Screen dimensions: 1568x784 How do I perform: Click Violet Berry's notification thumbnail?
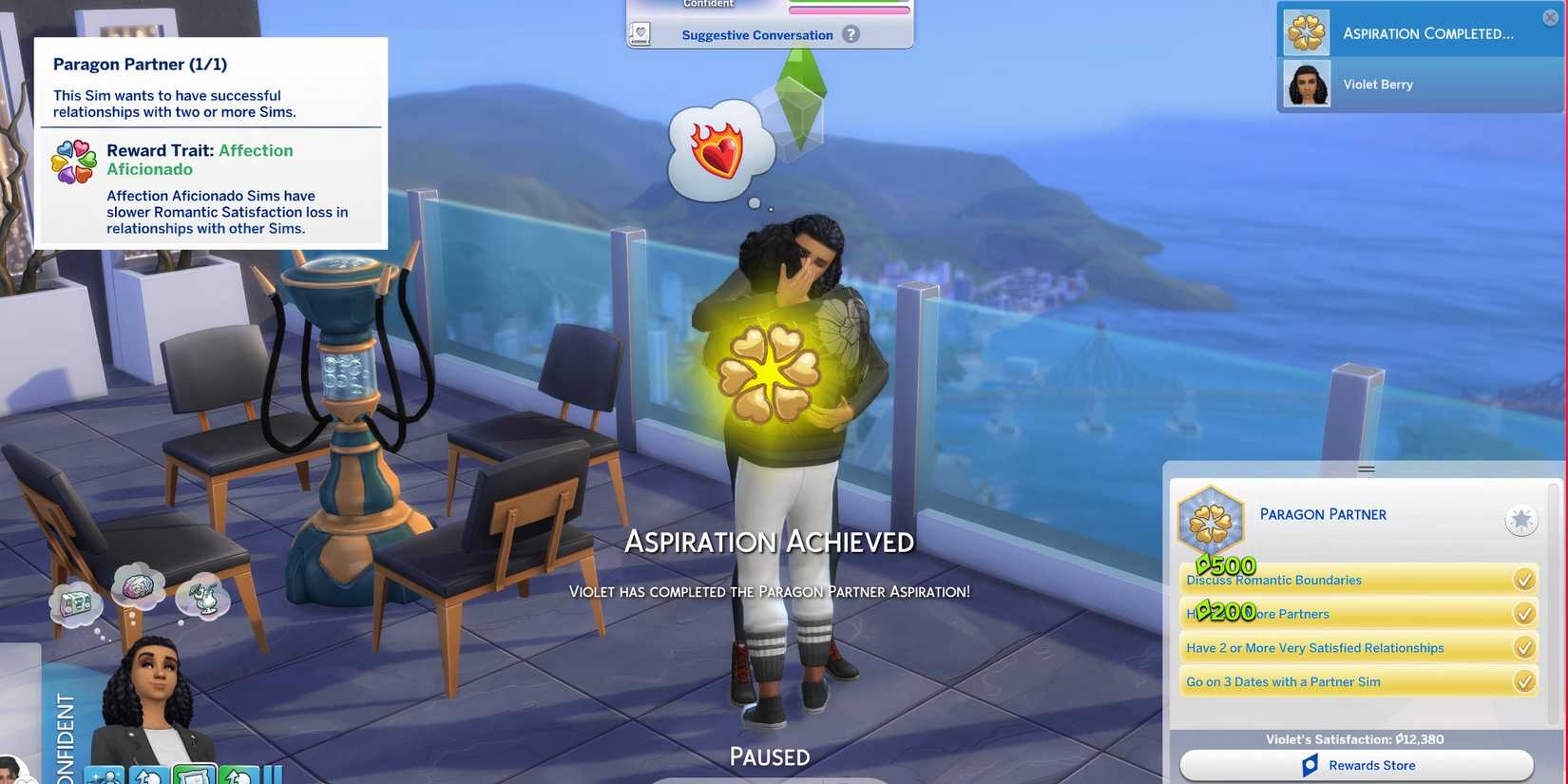point(1306,84)
